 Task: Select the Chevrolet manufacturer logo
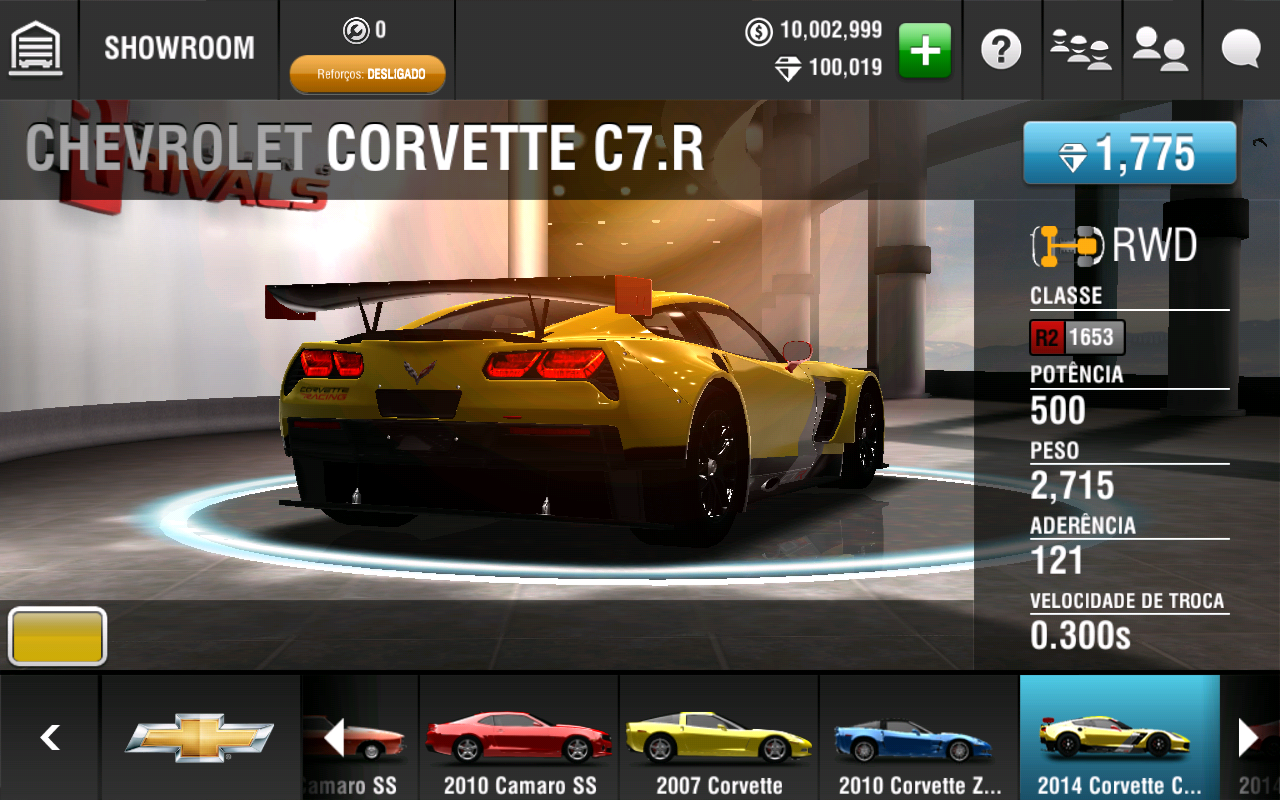(199, 738)
